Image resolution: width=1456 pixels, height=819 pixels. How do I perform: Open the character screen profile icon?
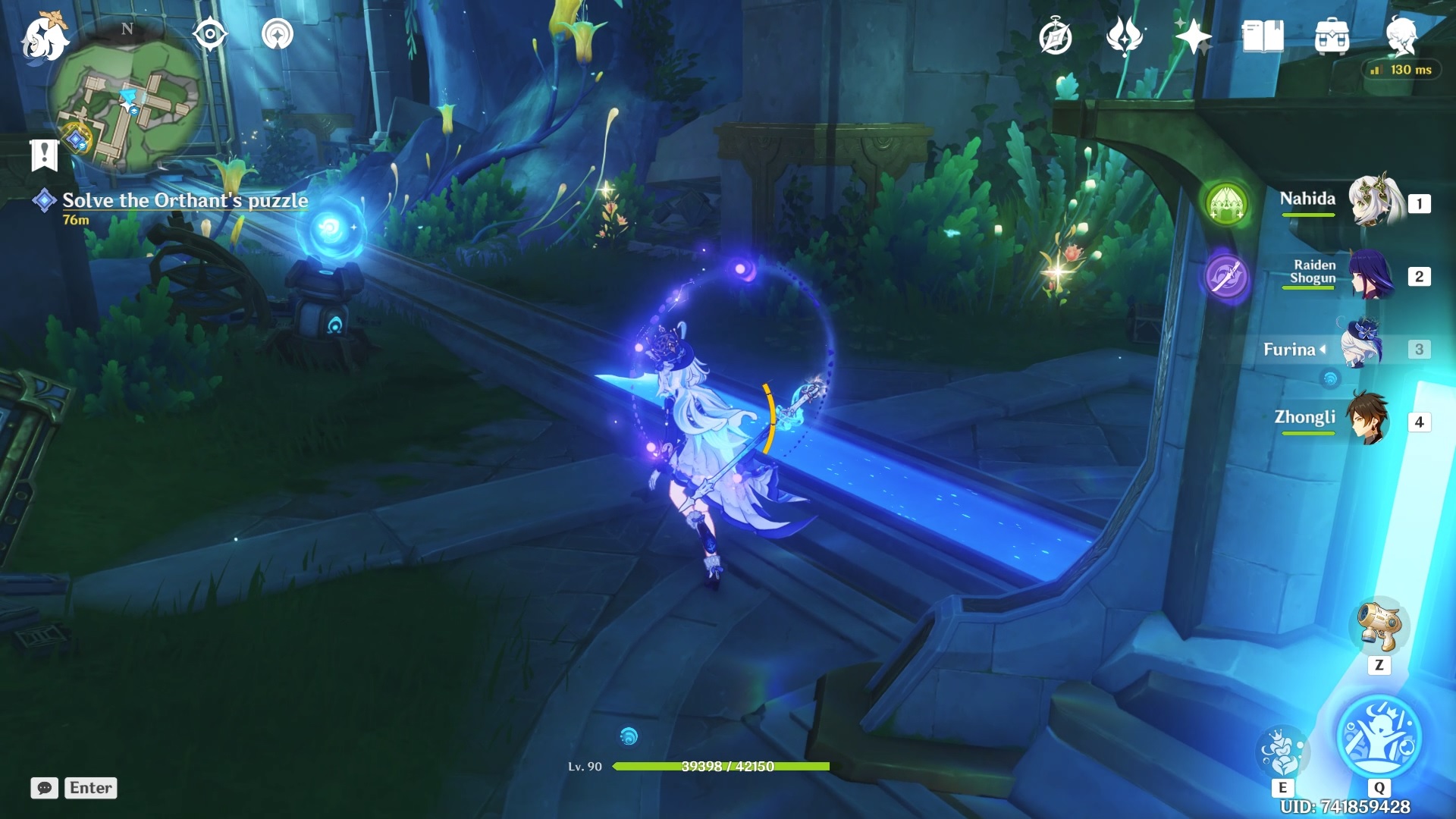tap(1401, 36)
